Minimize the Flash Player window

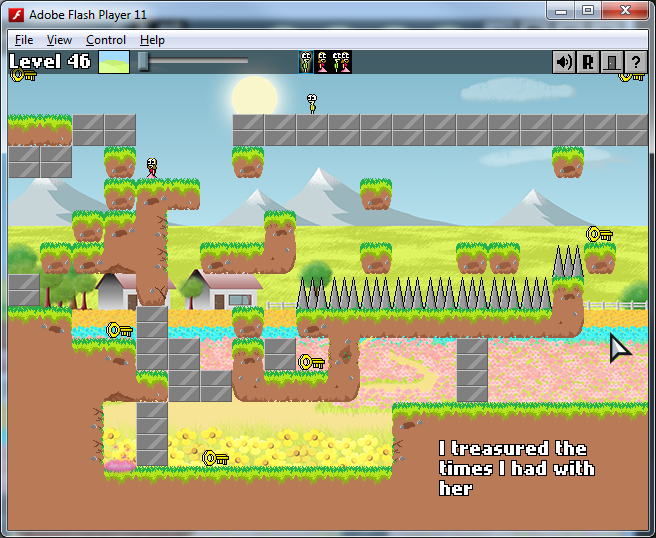[x=562, y=10]
